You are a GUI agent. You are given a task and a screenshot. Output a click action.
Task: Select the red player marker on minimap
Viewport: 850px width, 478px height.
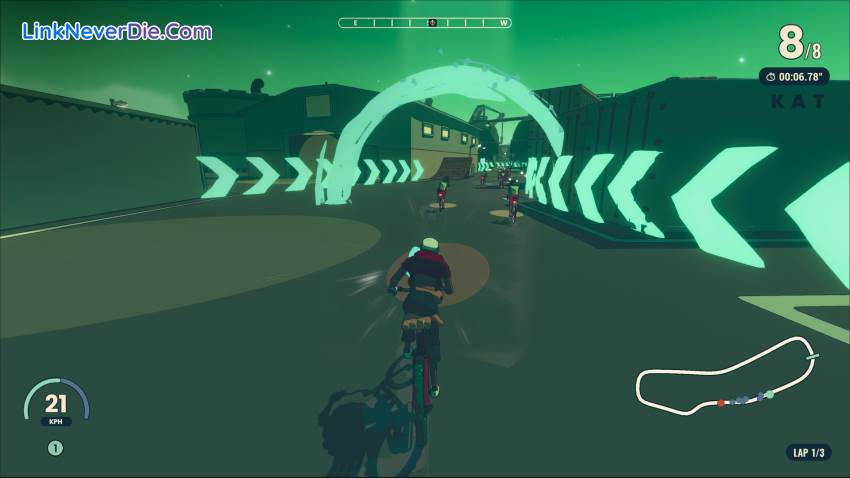coord(720,403)
